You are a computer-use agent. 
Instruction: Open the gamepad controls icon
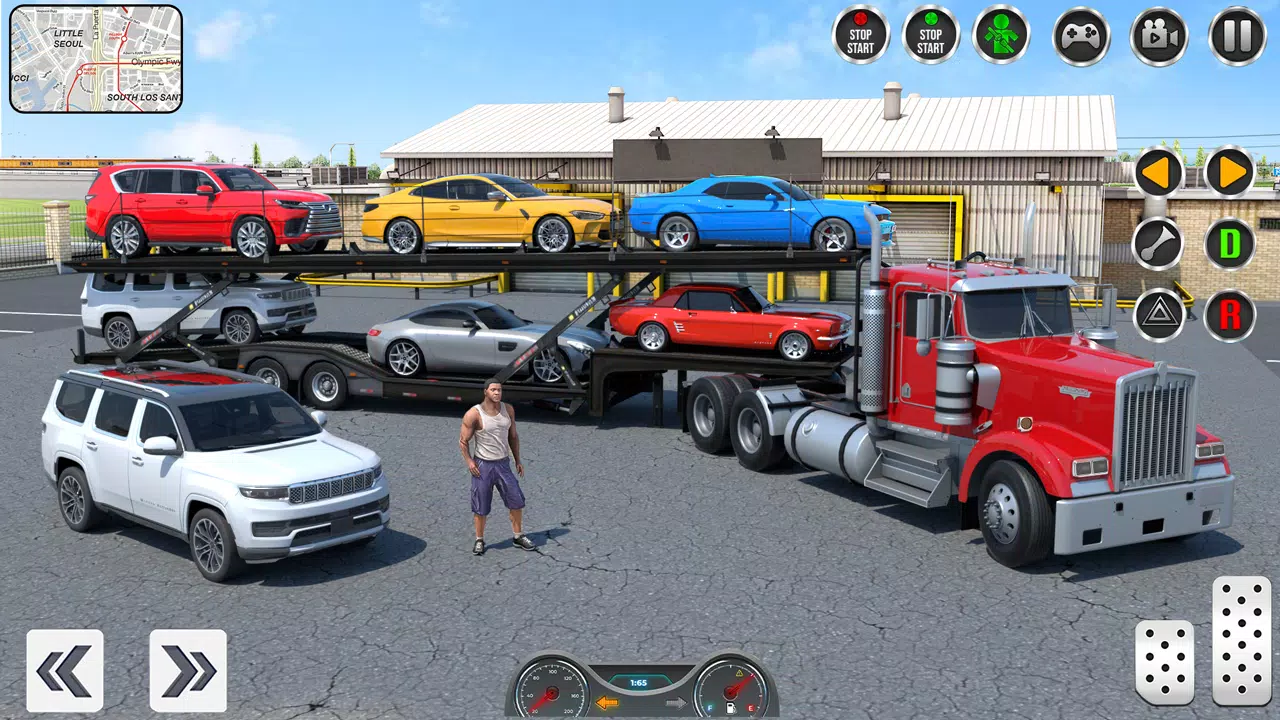click(x=1082, y=35)
